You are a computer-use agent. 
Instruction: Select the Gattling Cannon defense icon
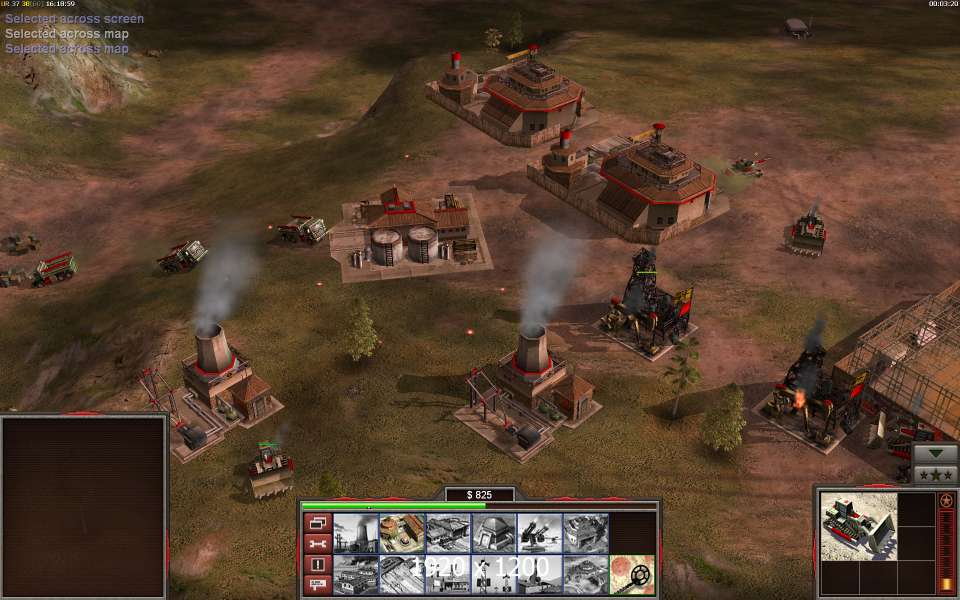click(539, 533)
